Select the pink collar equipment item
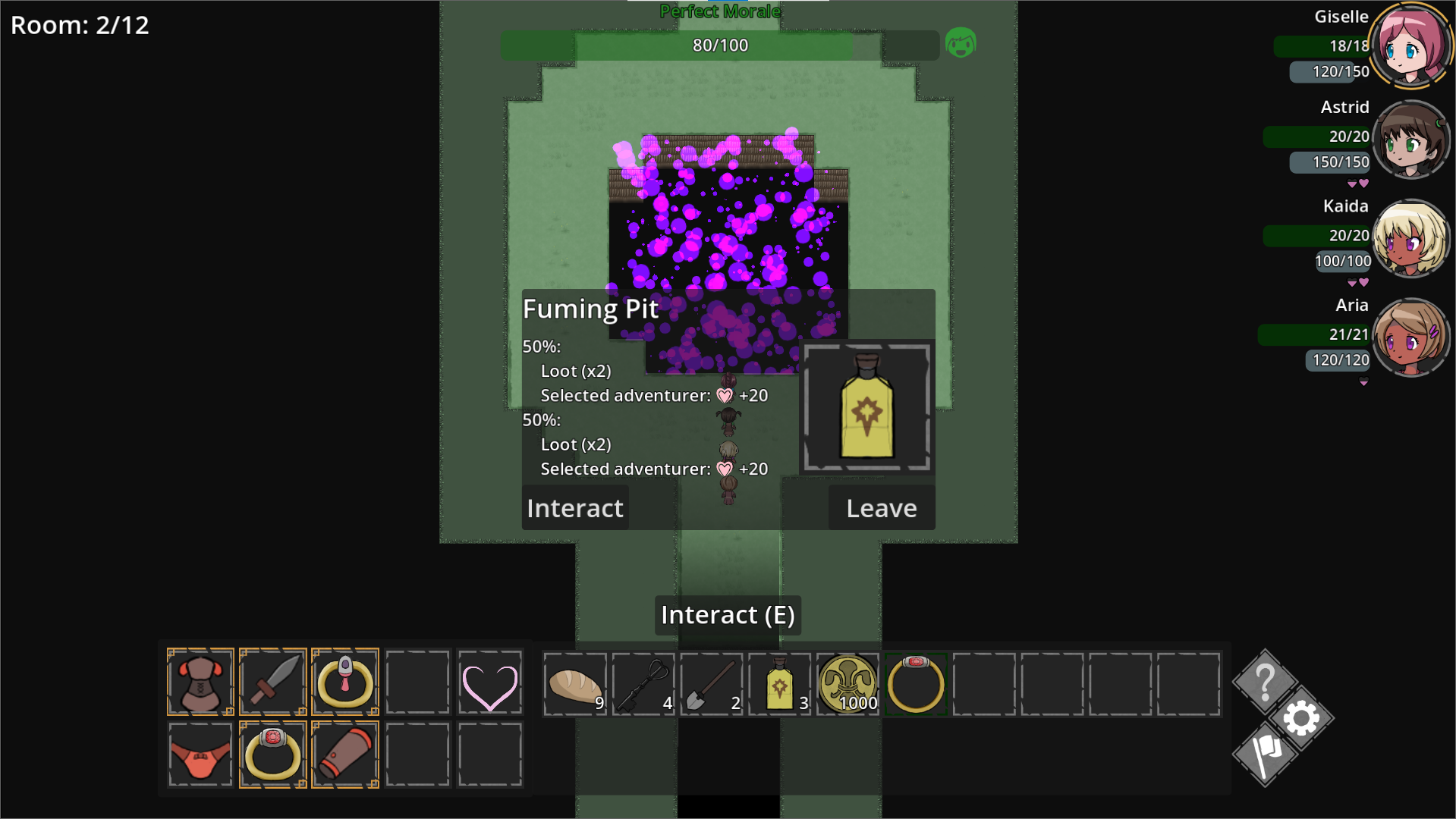Screen dimensions: 1456x819 (x=344, y=681)
